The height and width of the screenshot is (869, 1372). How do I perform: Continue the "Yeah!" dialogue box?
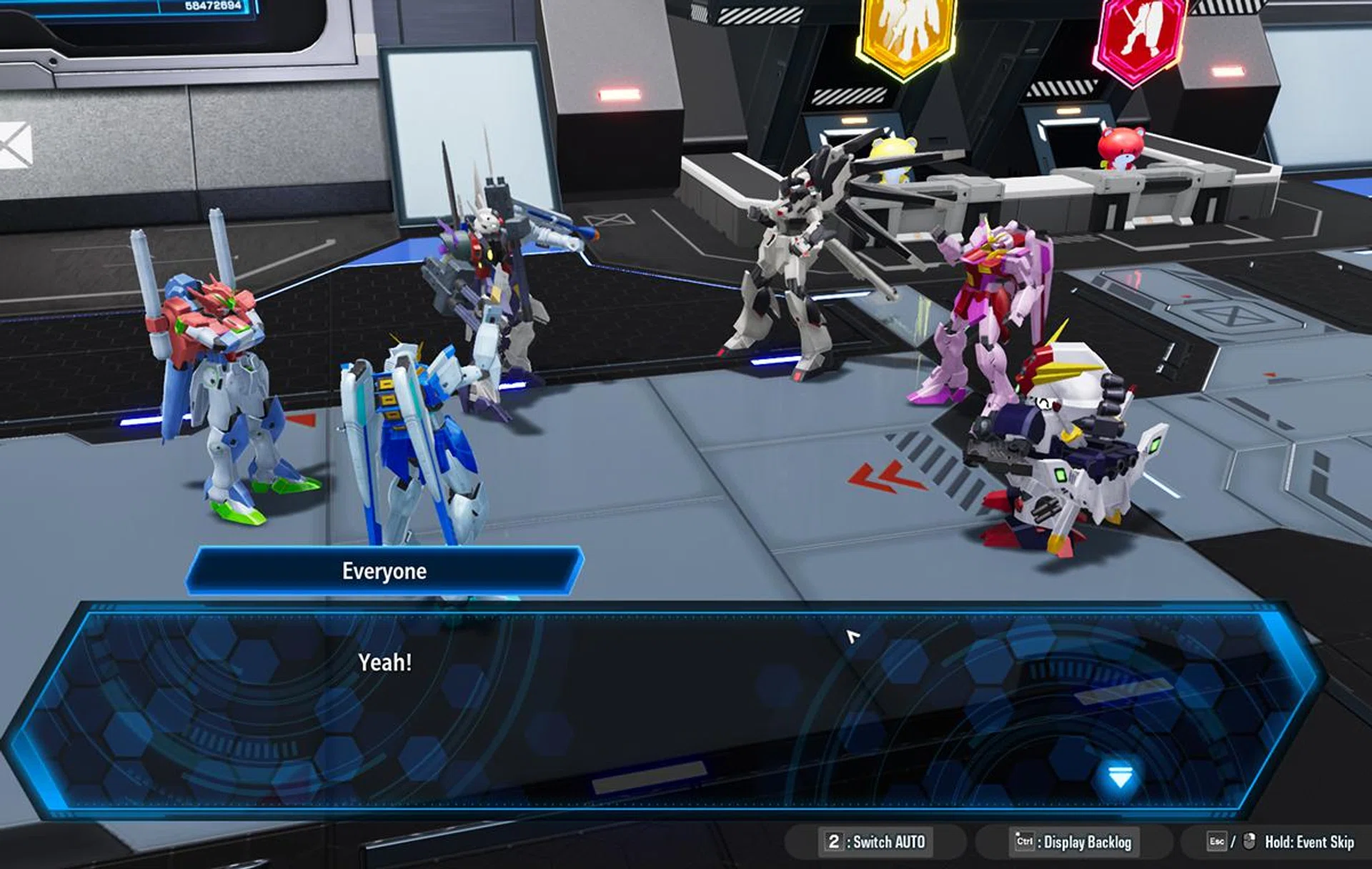665,707
